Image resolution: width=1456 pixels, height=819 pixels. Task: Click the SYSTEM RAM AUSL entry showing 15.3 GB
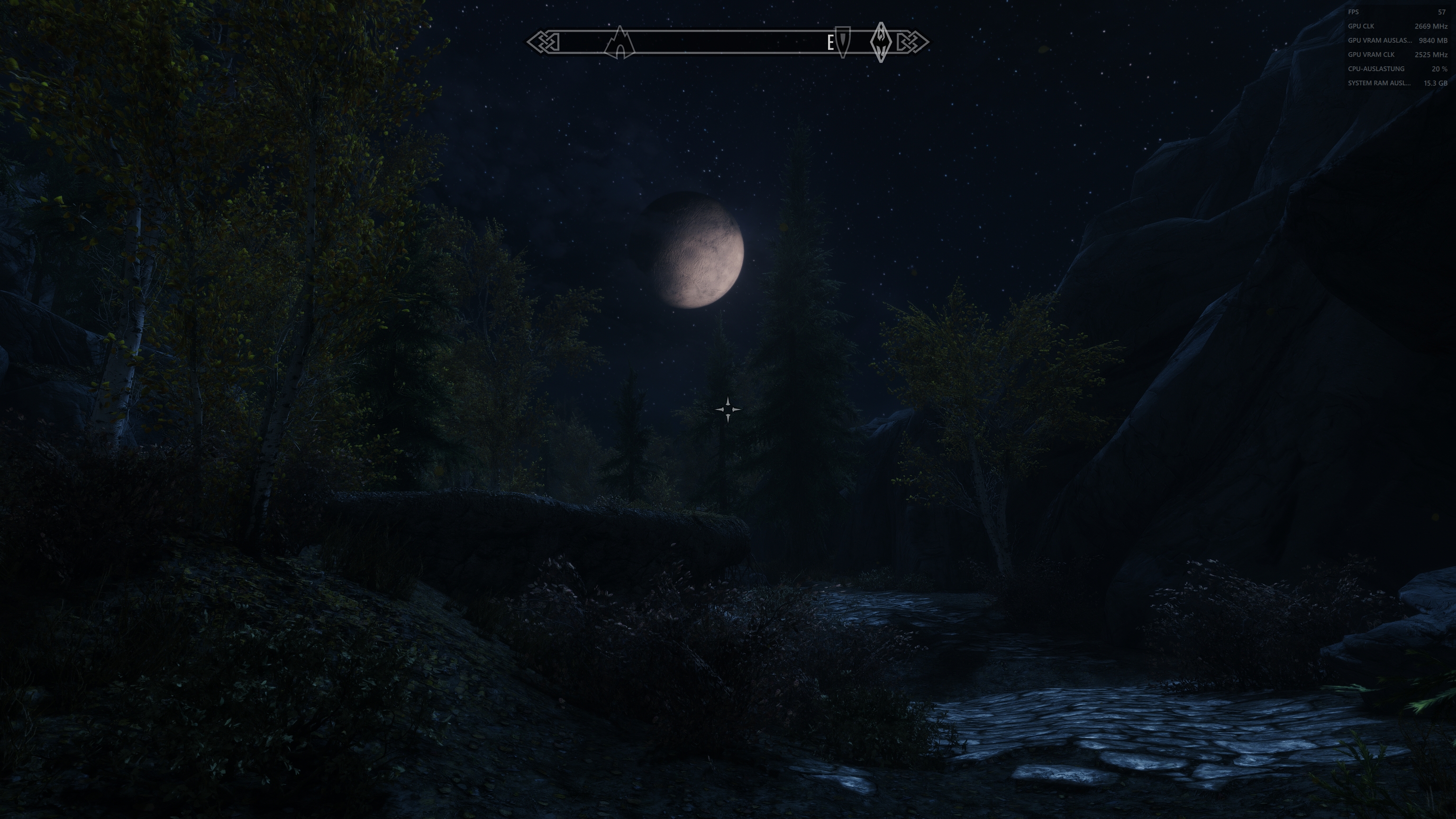coord(1379,82)
